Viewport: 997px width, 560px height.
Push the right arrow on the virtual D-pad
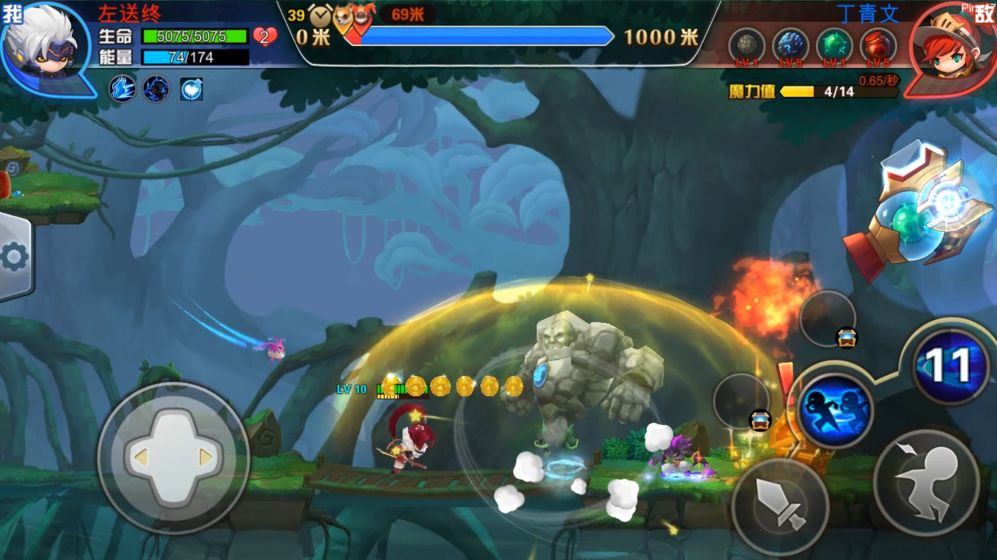coord(207,457)
